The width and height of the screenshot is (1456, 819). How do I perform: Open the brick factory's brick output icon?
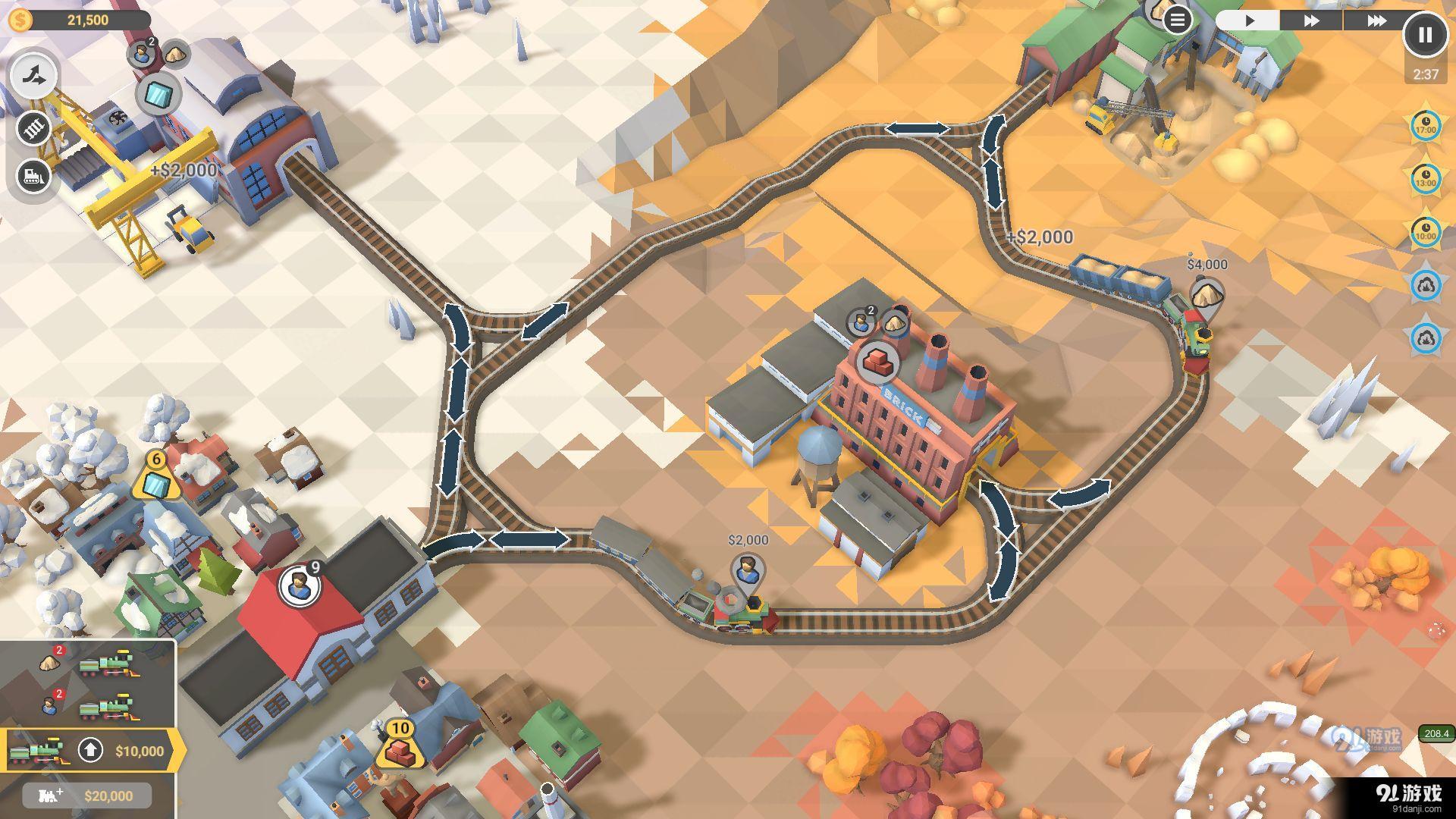click(878, 360)
